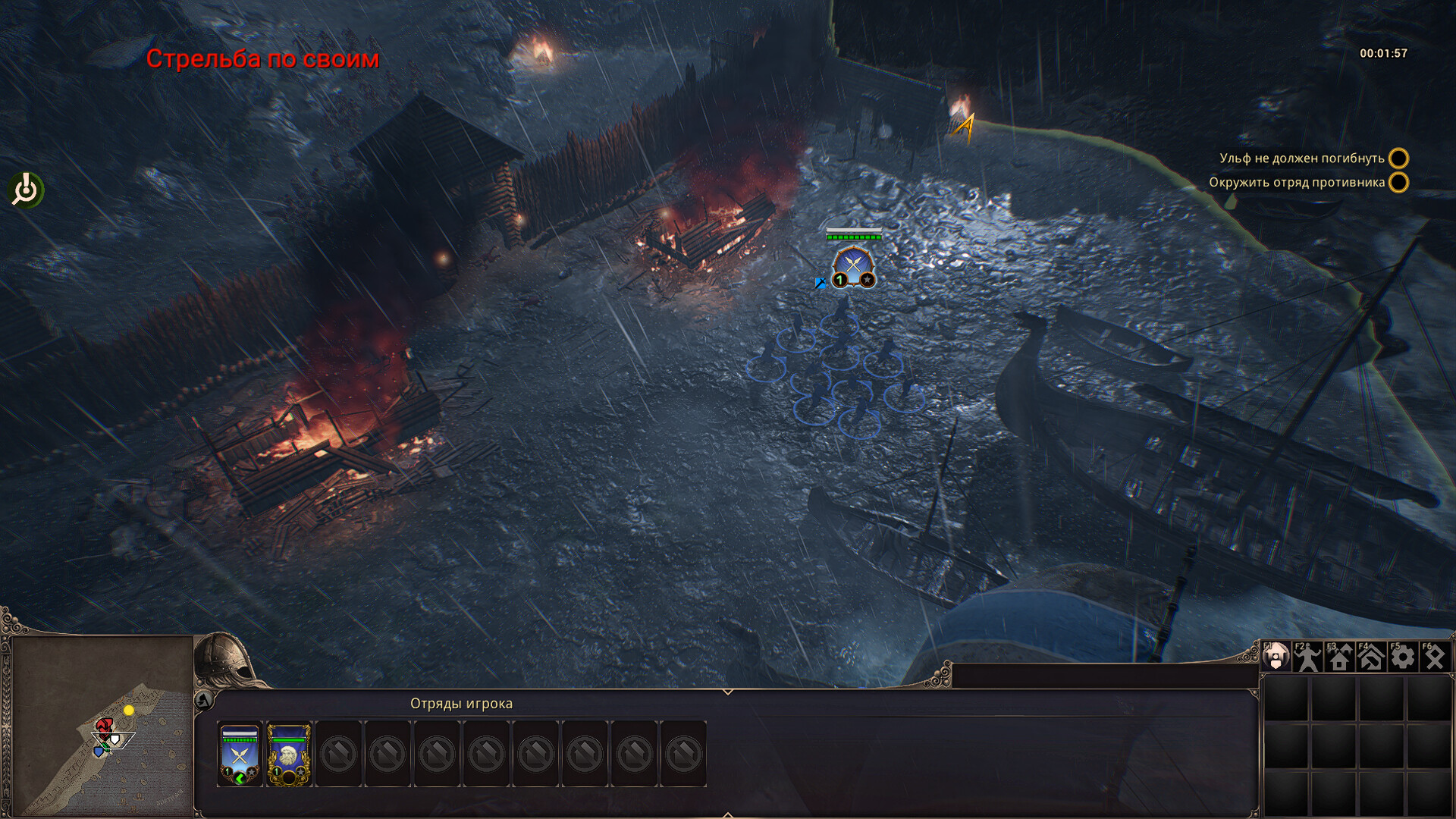This screenshot has width=1456, height=819.
Task: Open the F1 hero panel button
Action: 1276,657
